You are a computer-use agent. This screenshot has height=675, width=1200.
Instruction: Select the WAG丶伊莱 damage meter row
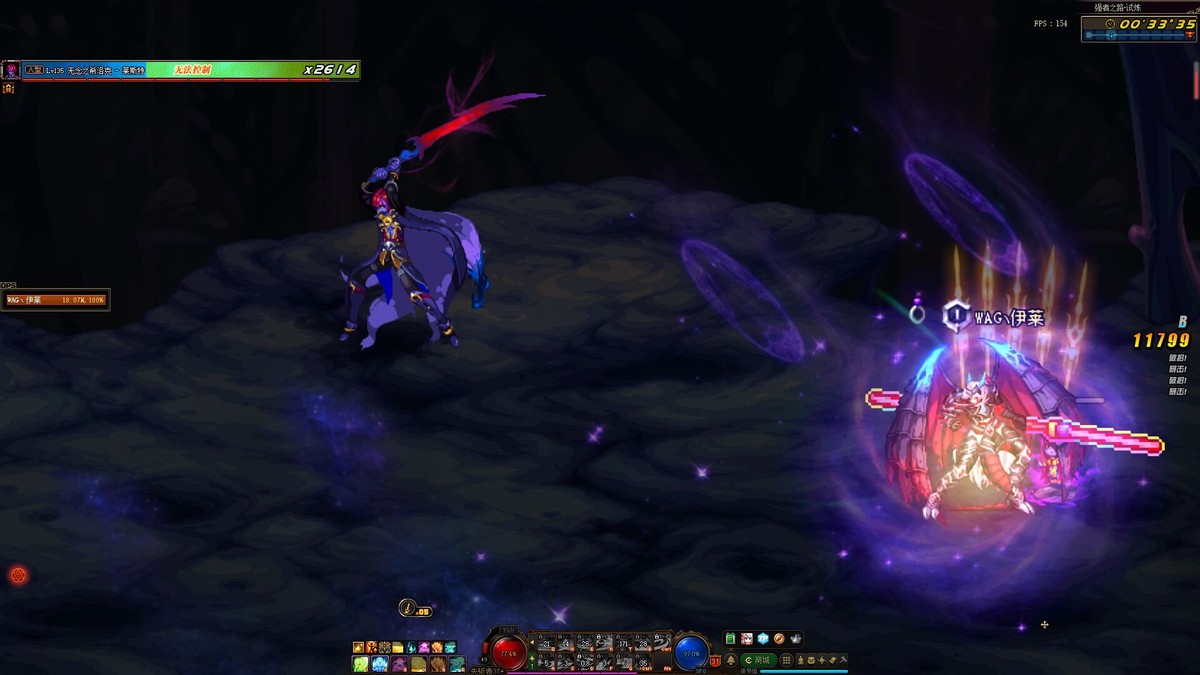(55, 300)
